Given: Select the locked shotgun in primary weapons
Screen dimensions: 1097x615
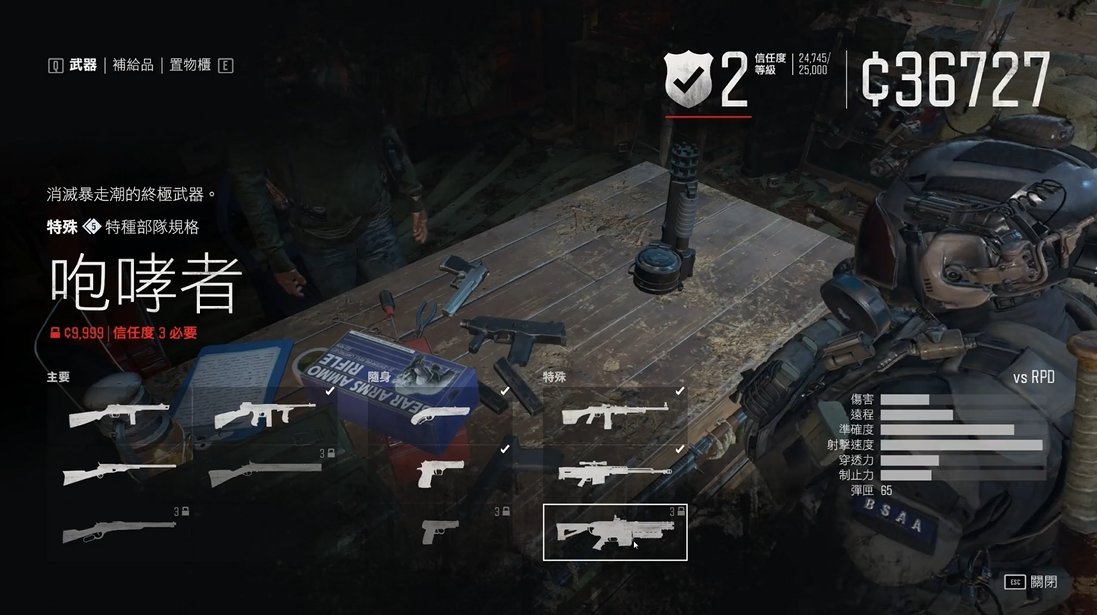Looking at the screenshot, I should (264, 472).
